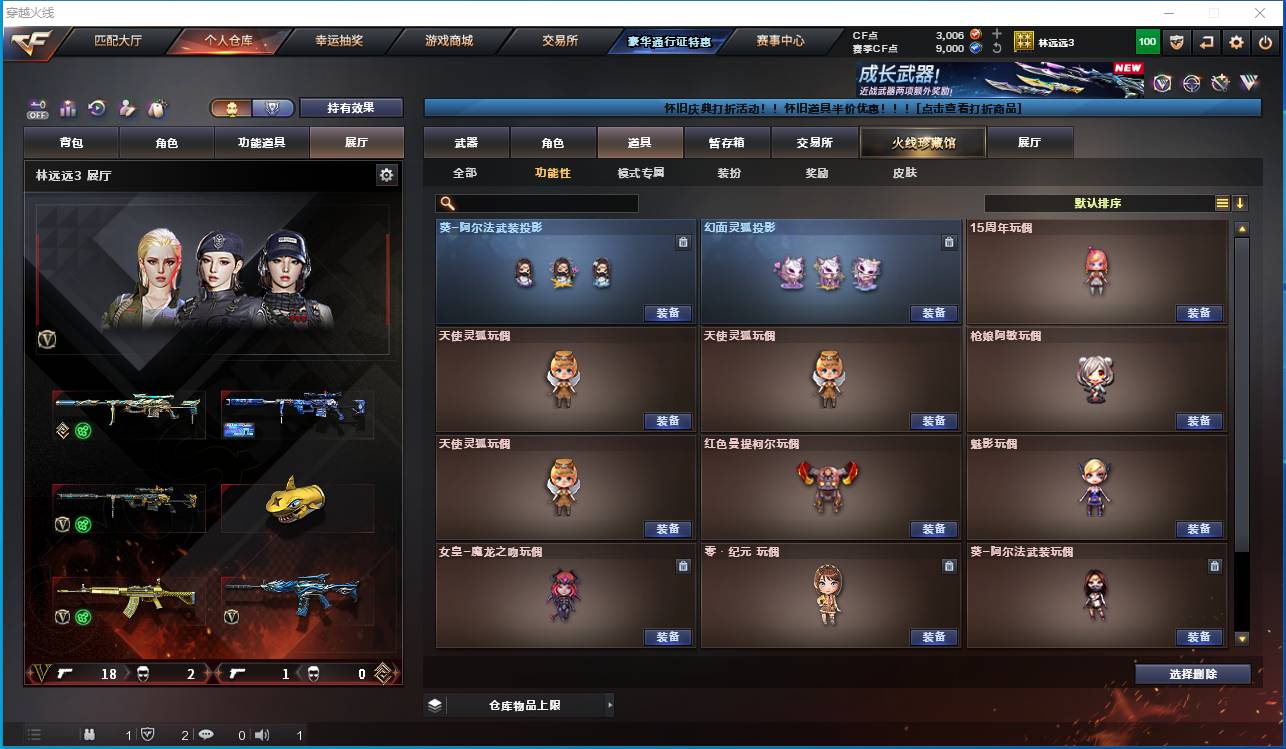Click the descending sort arrow beside list icon

coord(1240,203)
